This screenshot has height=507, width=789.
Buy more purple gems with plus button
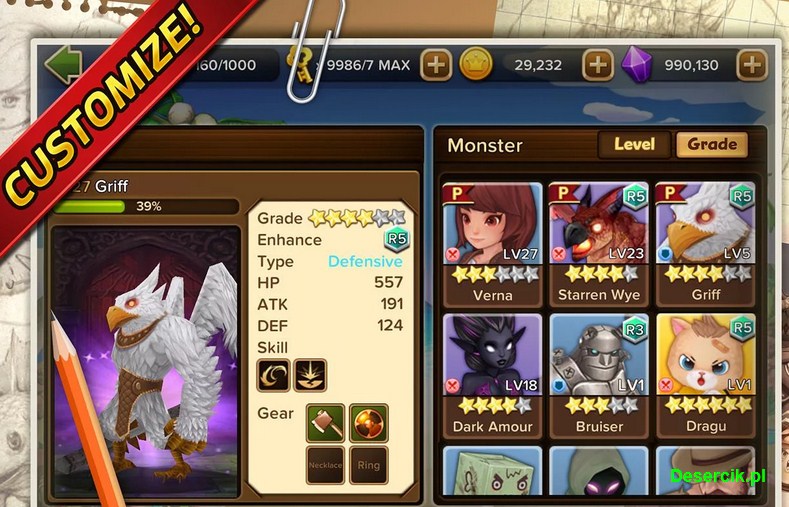point(751,66)
